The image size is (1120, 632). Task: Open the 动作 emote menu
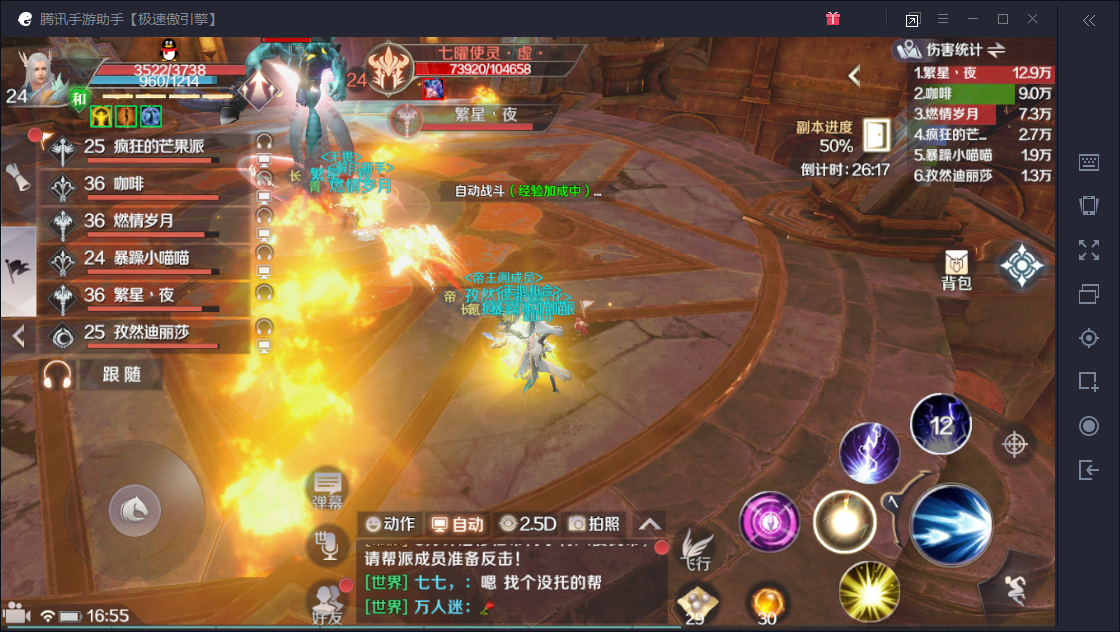391,523
